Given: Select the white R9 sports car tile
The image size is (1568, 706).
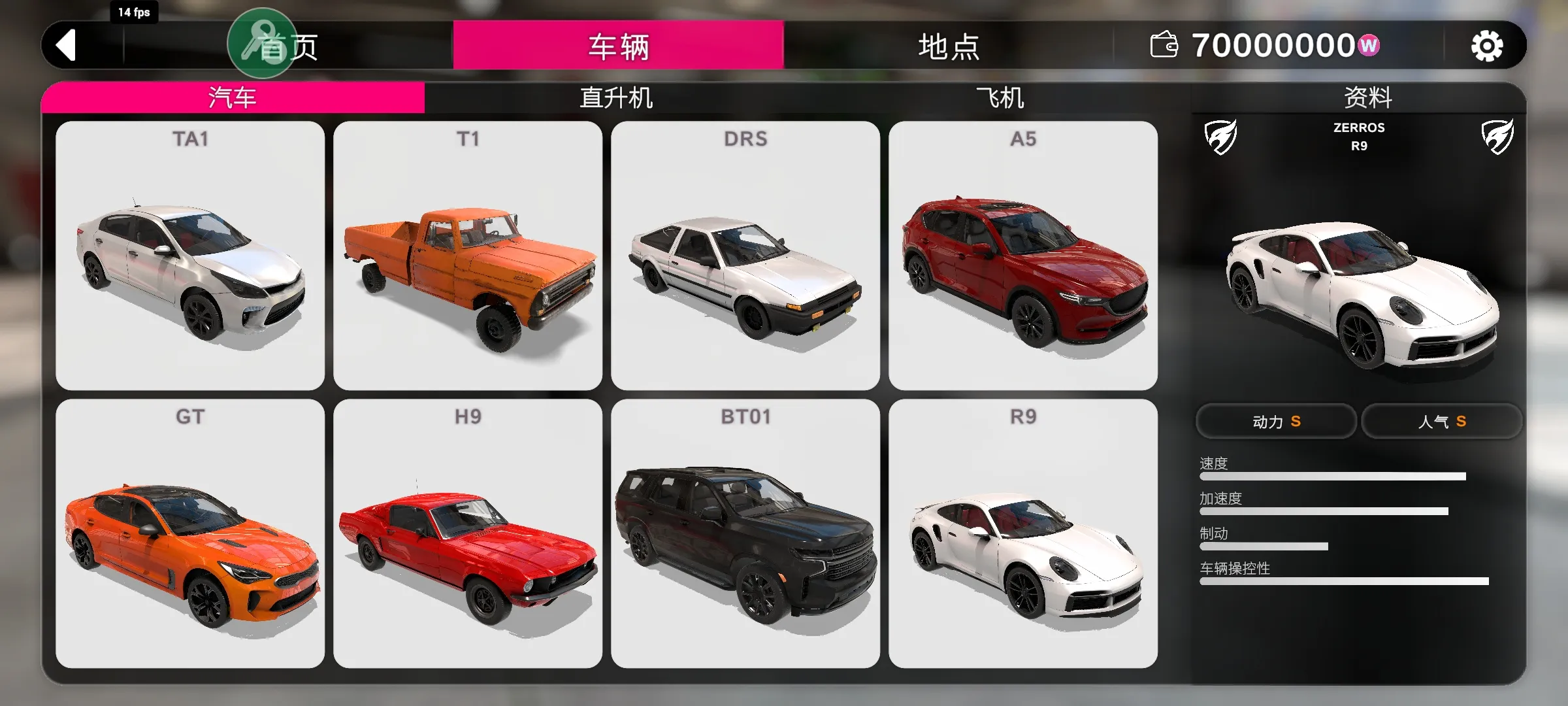Looking at the screenshot, I should (1023, 533).
